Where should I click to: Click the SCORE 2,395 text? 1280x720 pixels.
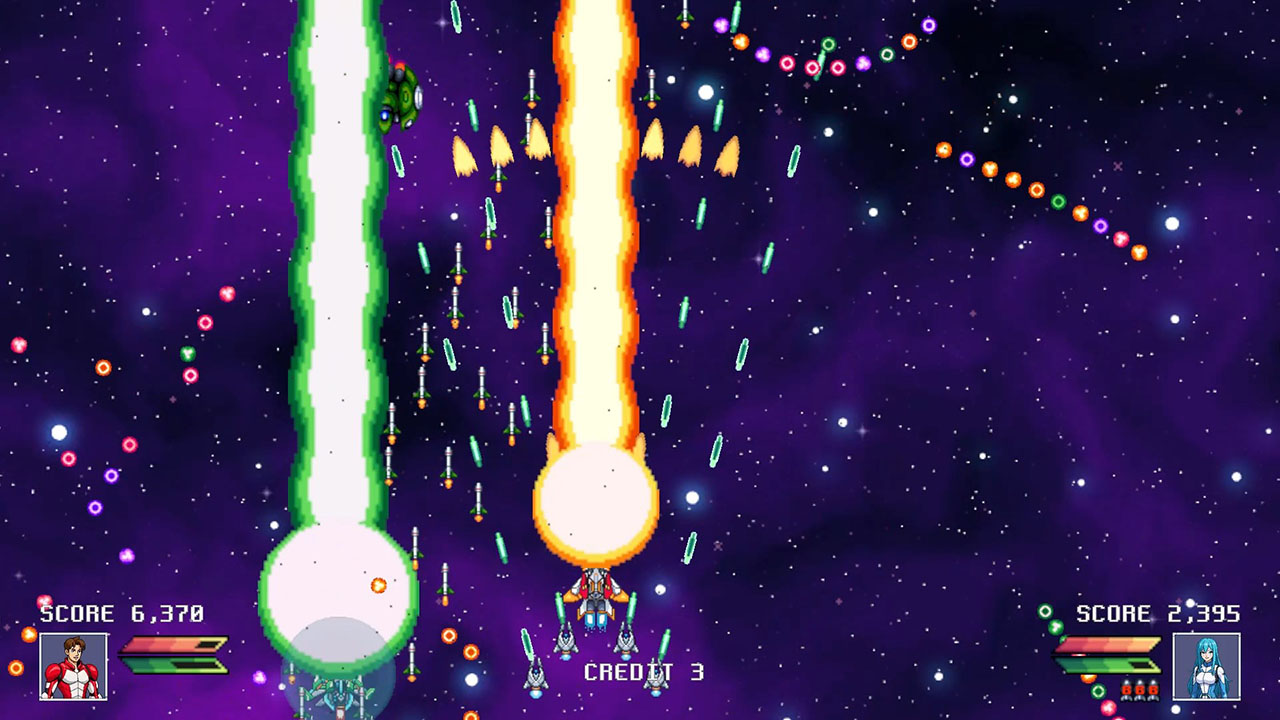(x=1160, y=613)
